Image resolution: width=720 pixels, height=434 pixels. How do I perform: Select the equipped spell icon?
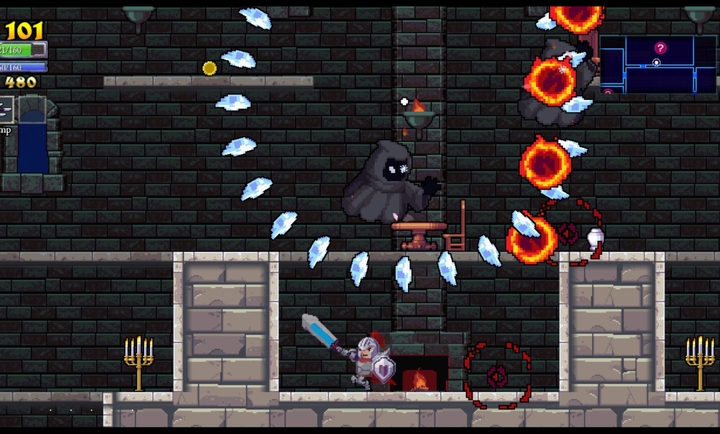5,110
